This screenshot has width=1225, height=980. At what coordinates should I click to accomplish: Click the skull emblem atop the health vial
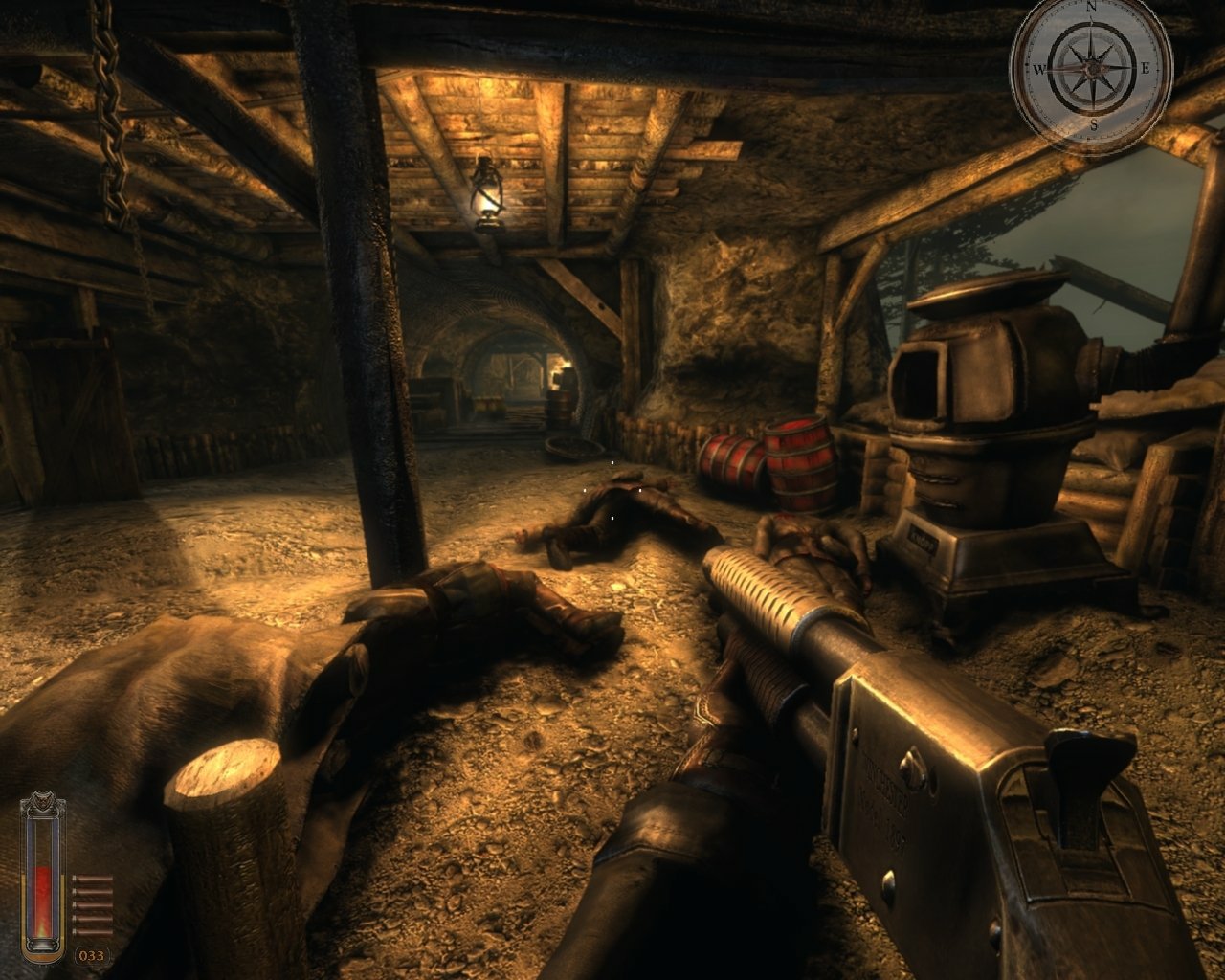42,801
